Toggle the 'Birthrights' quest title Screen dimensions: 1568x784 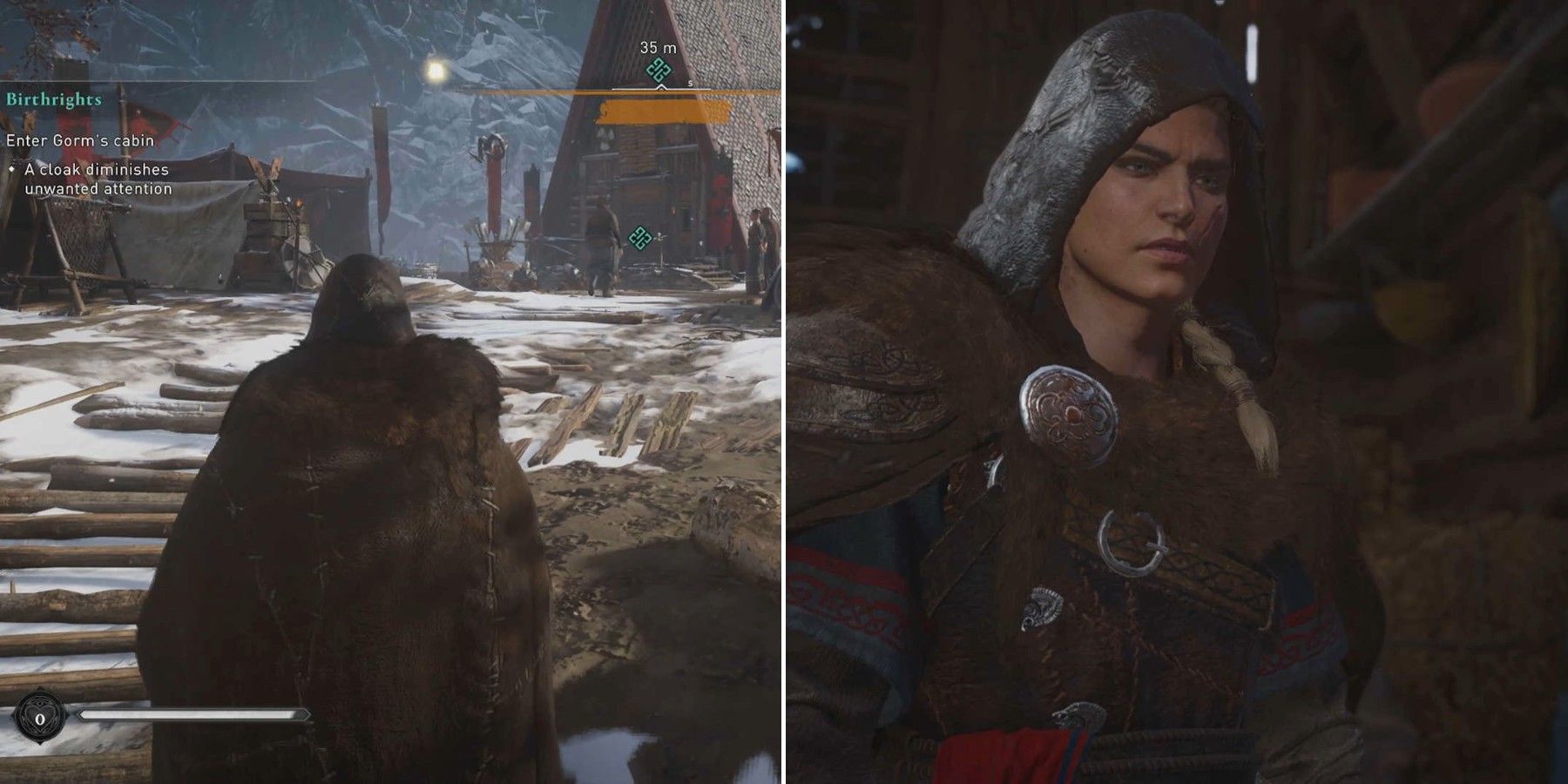(x=54, y=98)
